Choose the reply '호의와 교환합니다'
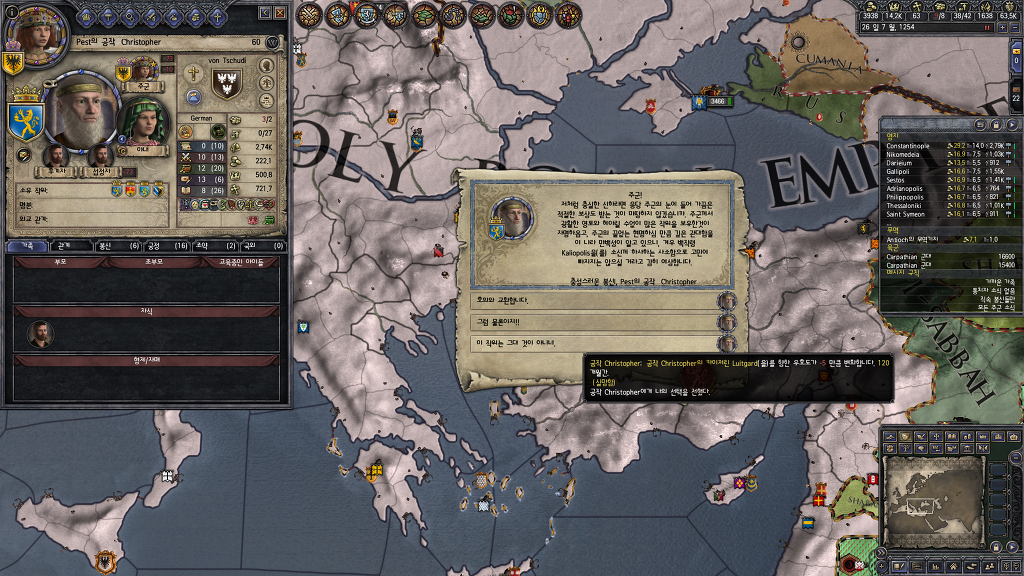Viewport: 1024px width, 576px height. pyautogui.click(x=595, y=301)
